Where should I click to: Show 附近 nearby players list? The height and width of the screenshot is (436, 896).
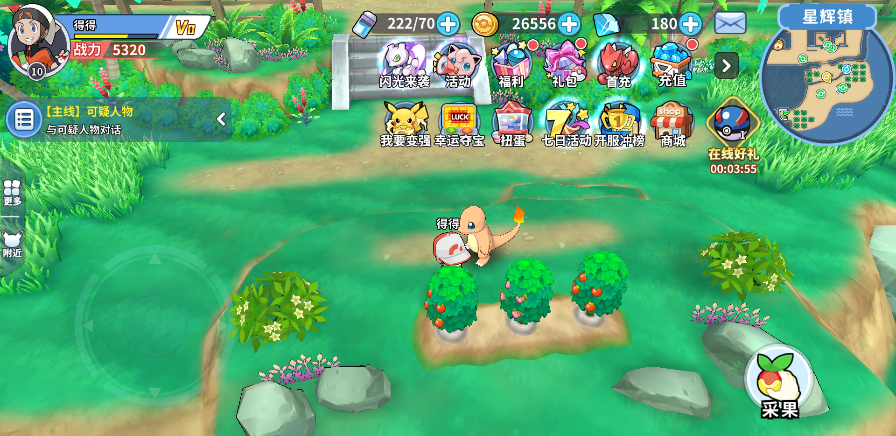12,244
